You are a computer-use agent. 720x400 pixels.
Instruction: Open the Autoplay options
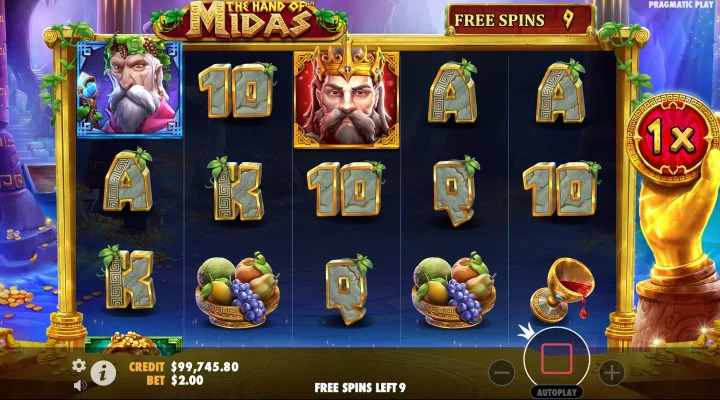[556, 392]
